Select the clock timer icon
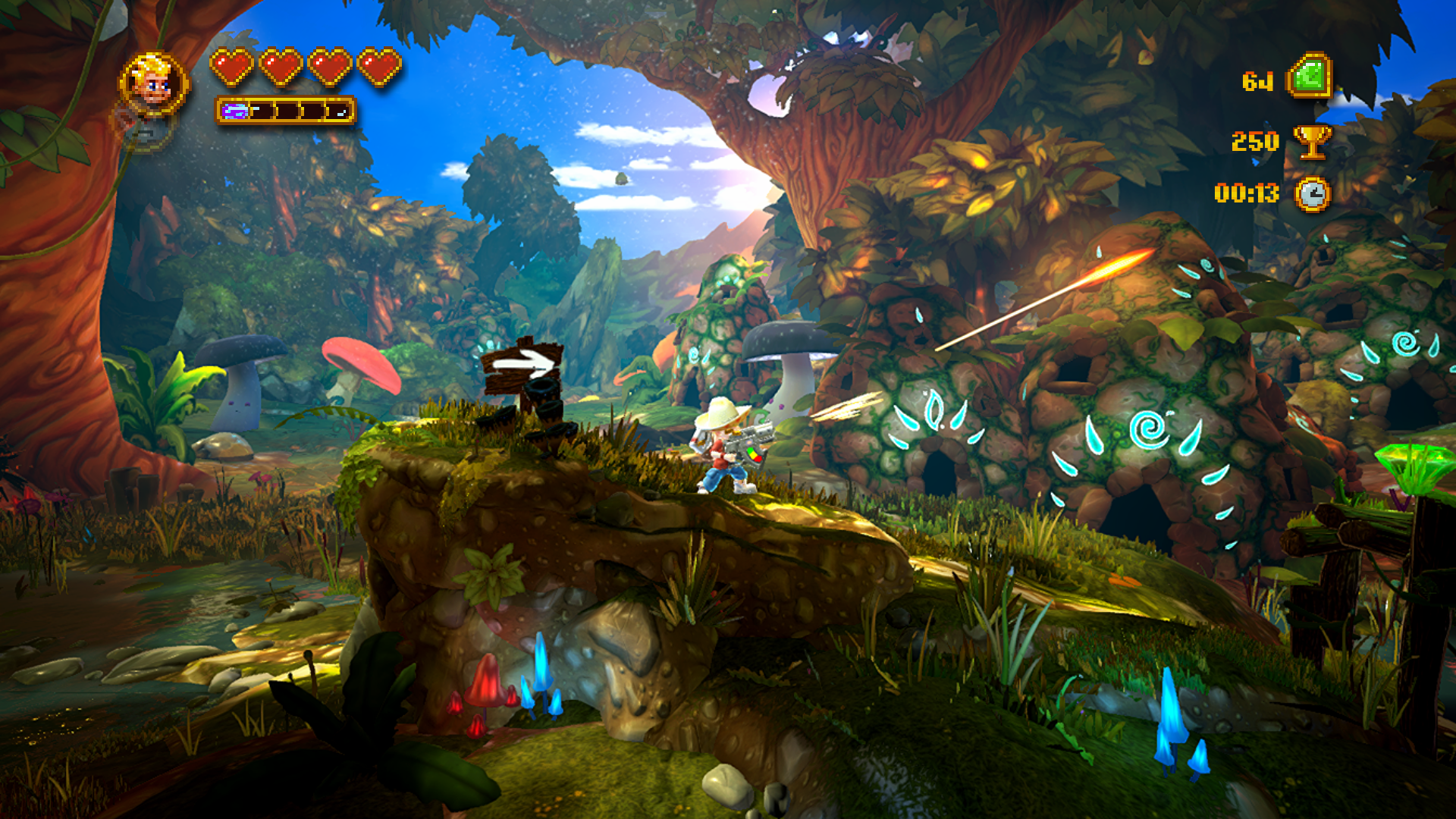1456x819 pixels. [x=1312, y=194]
